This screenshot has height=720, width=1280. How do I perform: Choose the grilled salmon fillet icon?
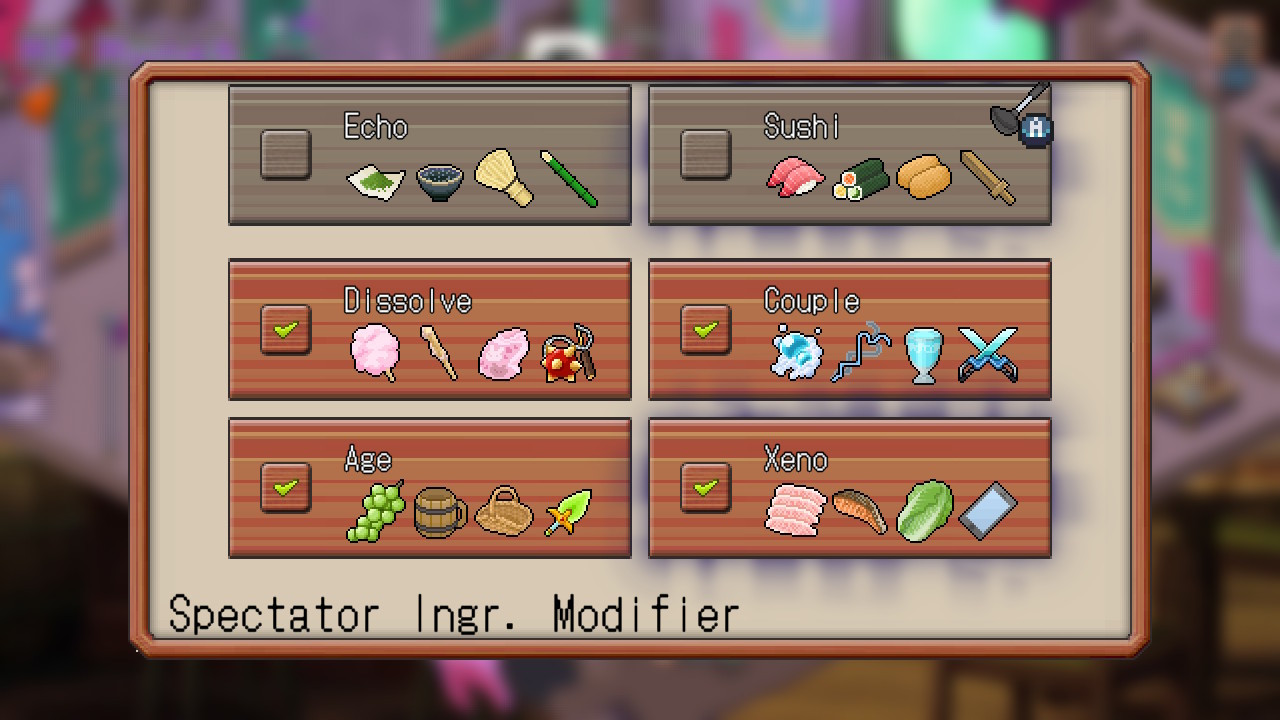pos(859,510)
